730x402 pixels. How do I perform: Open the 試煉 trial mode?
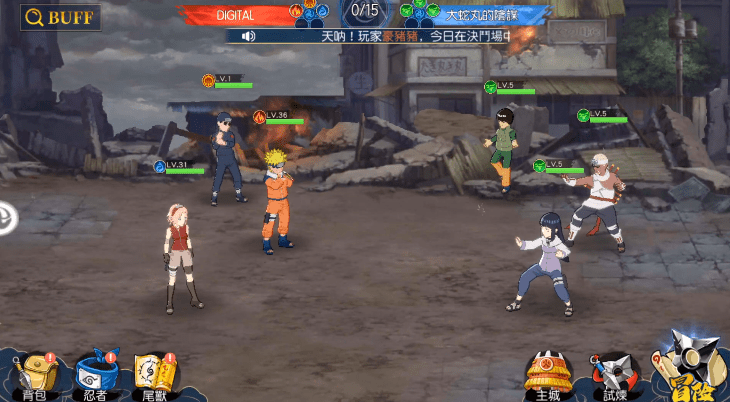(x=610, y=374)
